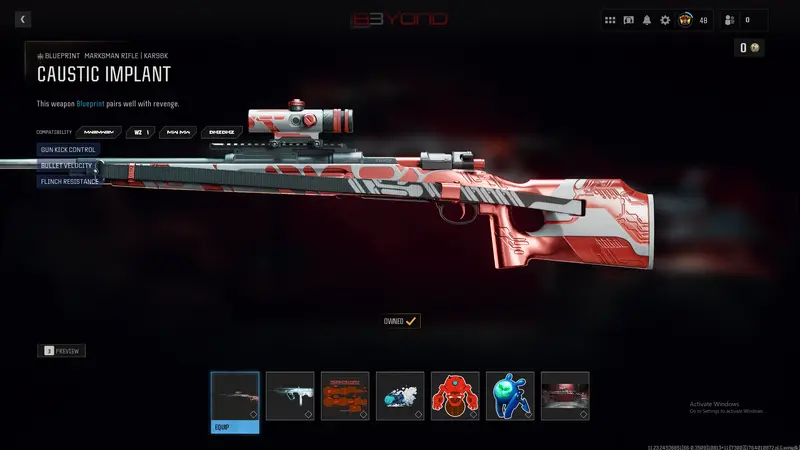Select the blue and white splash thumbnail

pyautogui.click(x=400, y=396)
